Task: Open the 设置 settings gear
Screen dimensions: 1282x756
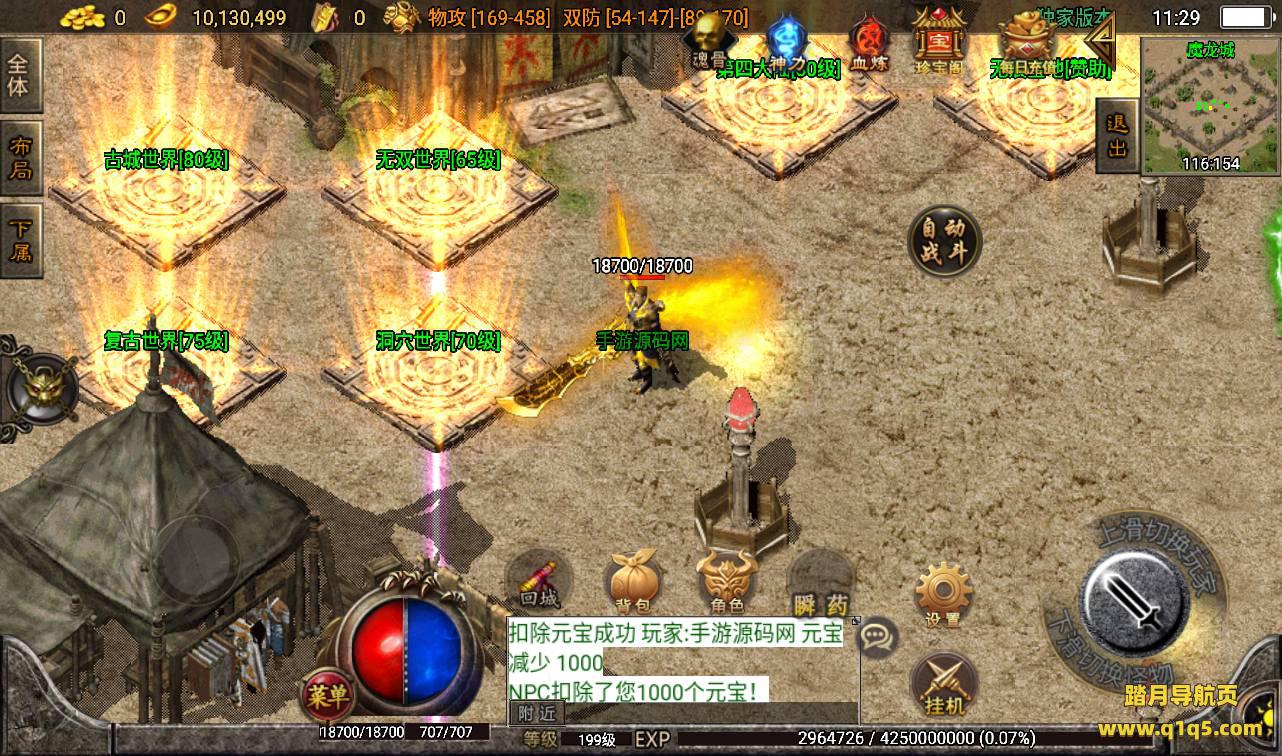Action: (x=943, y=596)
